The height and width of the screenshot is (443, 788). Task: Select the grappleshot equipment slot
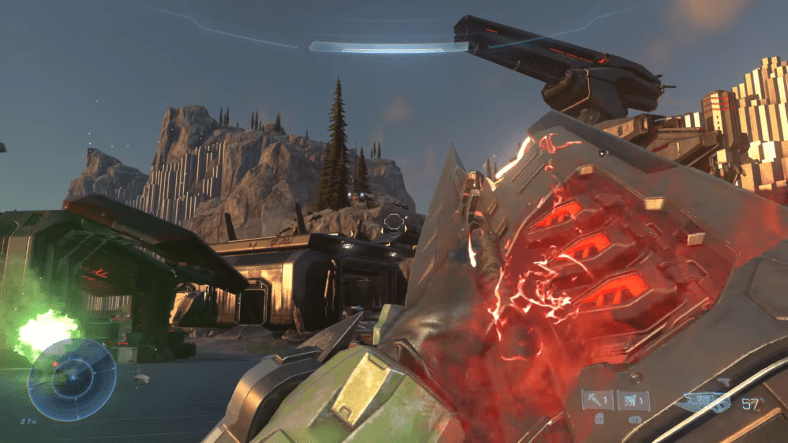pos(598,400)
